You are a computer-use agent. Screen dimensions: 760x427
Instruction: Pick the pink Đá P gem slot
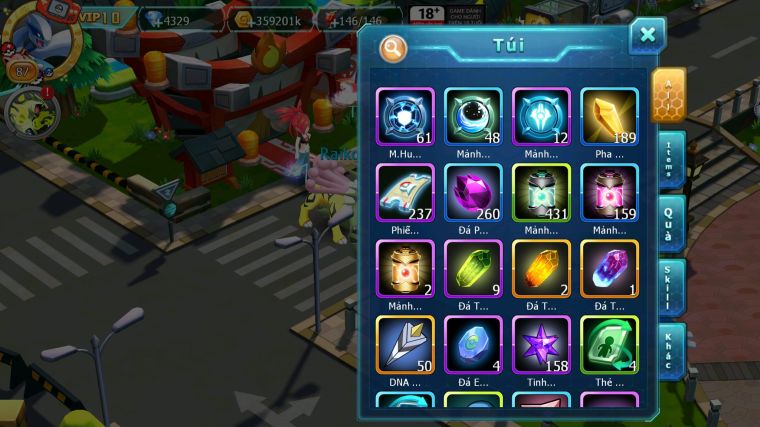click(473, 193)
